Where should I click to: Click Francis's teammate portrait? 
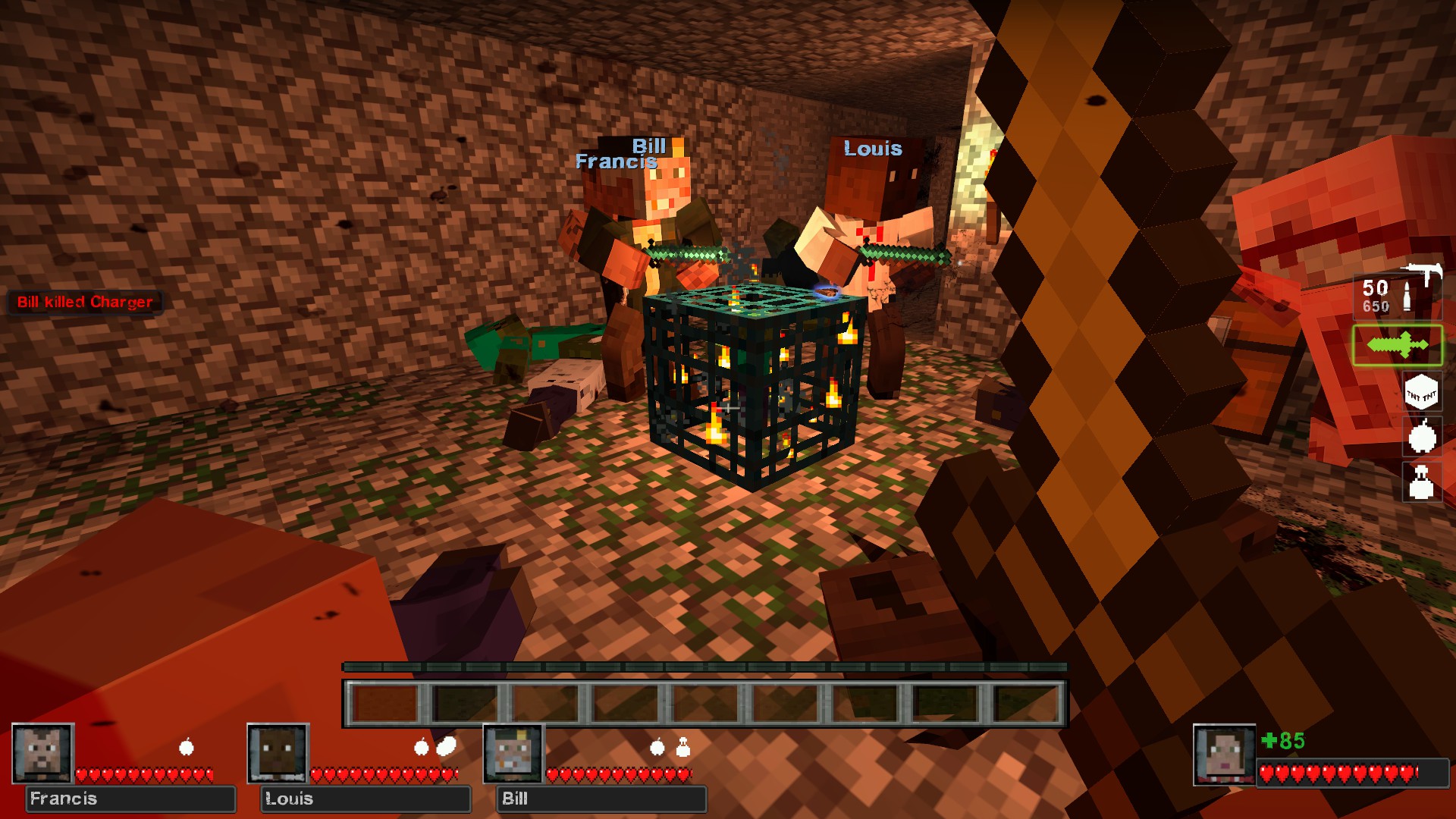pos(42,753)
